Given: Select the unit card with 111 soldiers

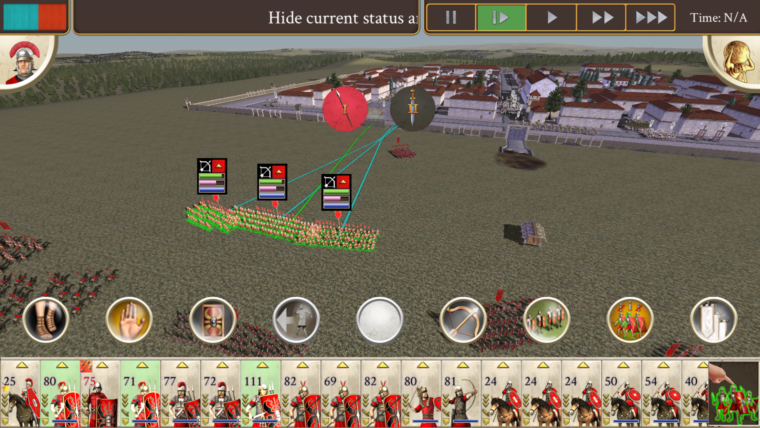Looking at the screenshot, I should point(260,394).
